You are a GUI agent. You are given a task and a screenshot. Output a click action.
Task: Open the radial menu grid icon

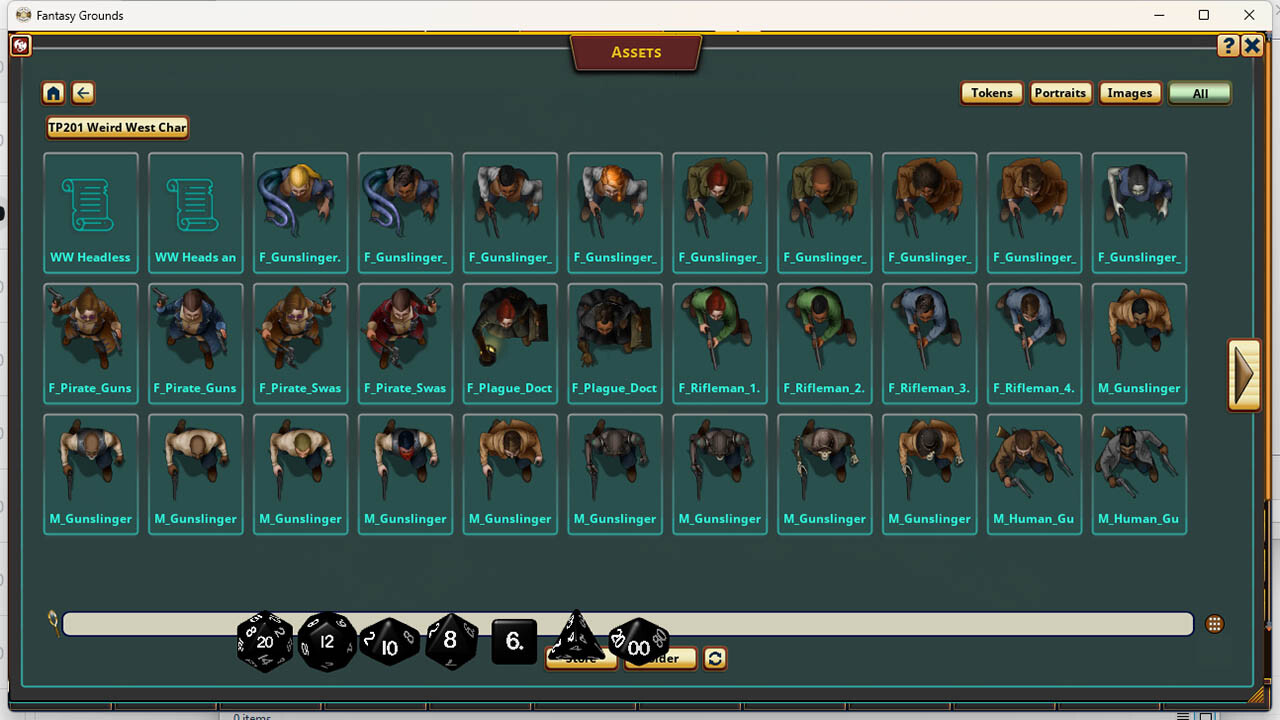click(1214, 622)
